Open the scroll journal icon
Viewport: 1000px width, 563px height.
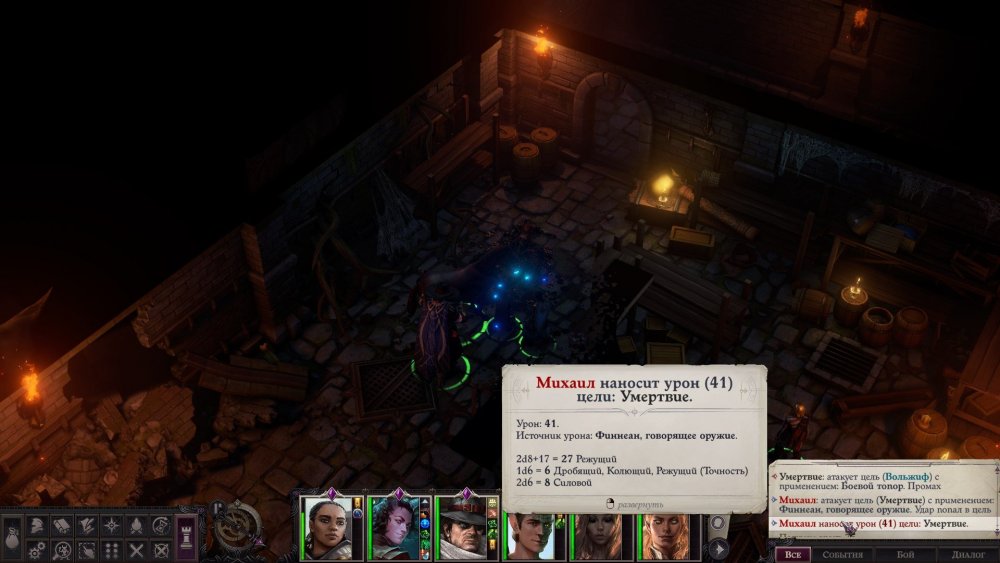pos(61,525)
